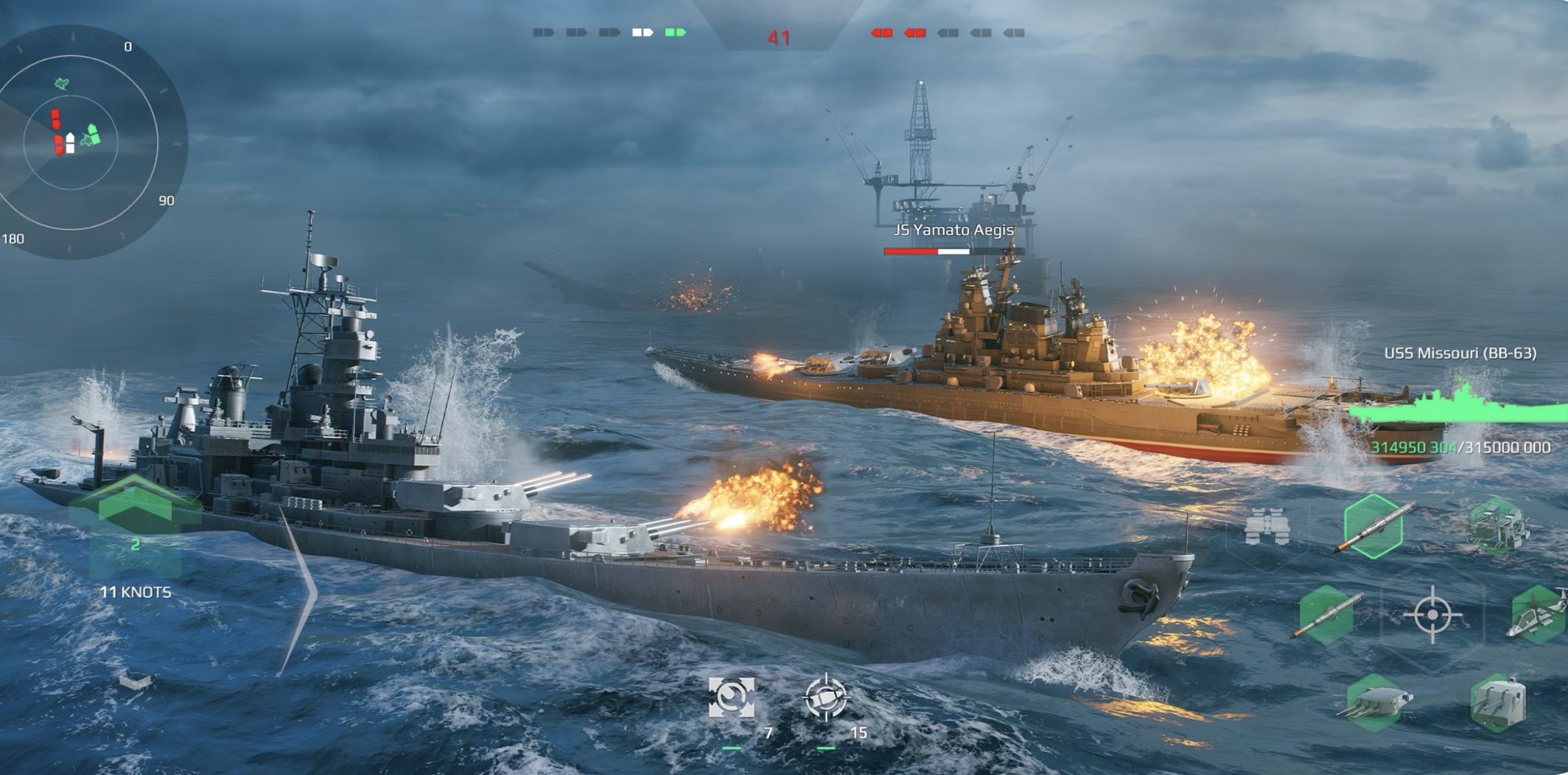Decrease throttle with the small down chevron
The width and height of the screenshot is (1568, 775).
pos(136,681)
